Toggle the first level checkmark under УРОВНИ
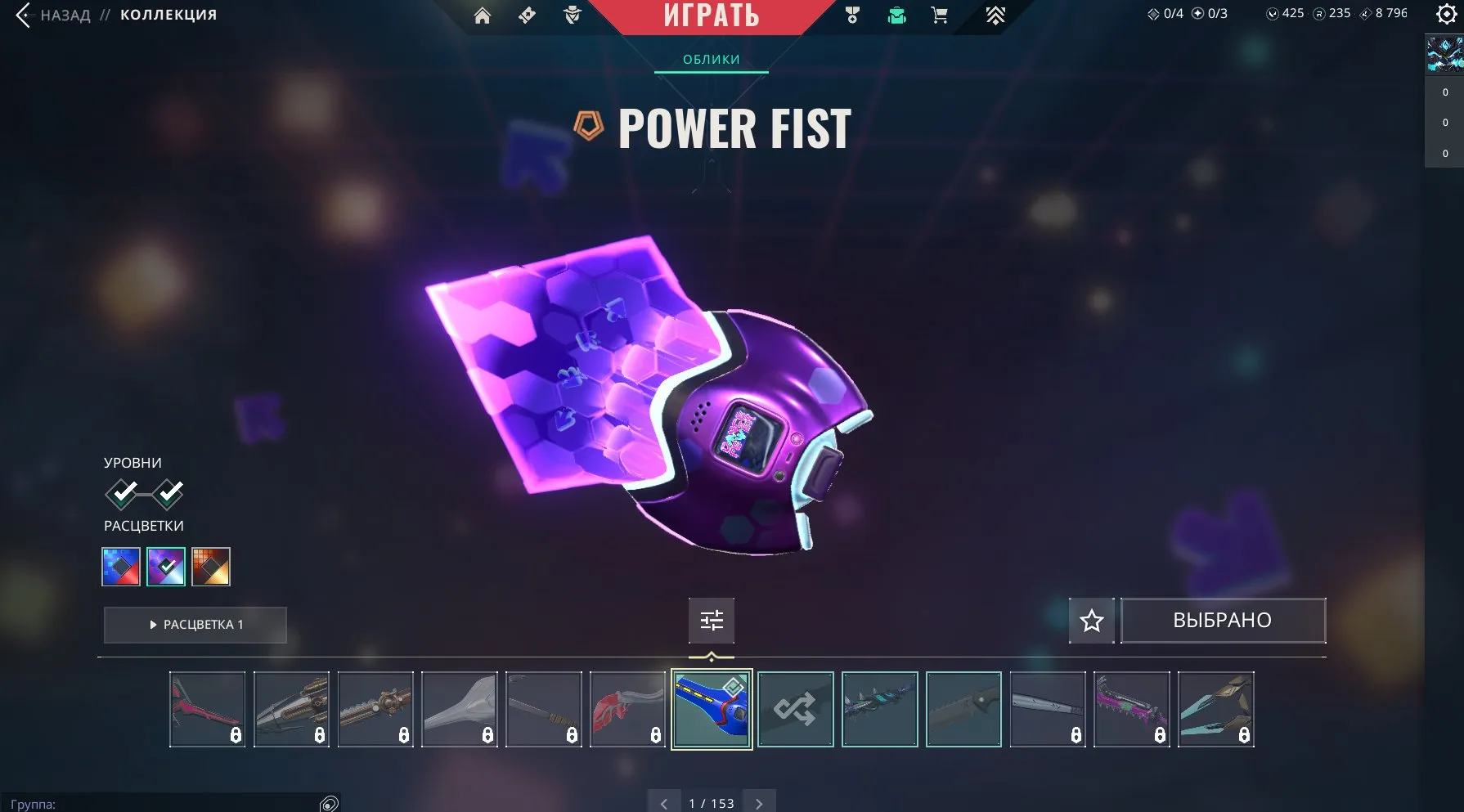1464x812 pixels. [x=123, y=492]
